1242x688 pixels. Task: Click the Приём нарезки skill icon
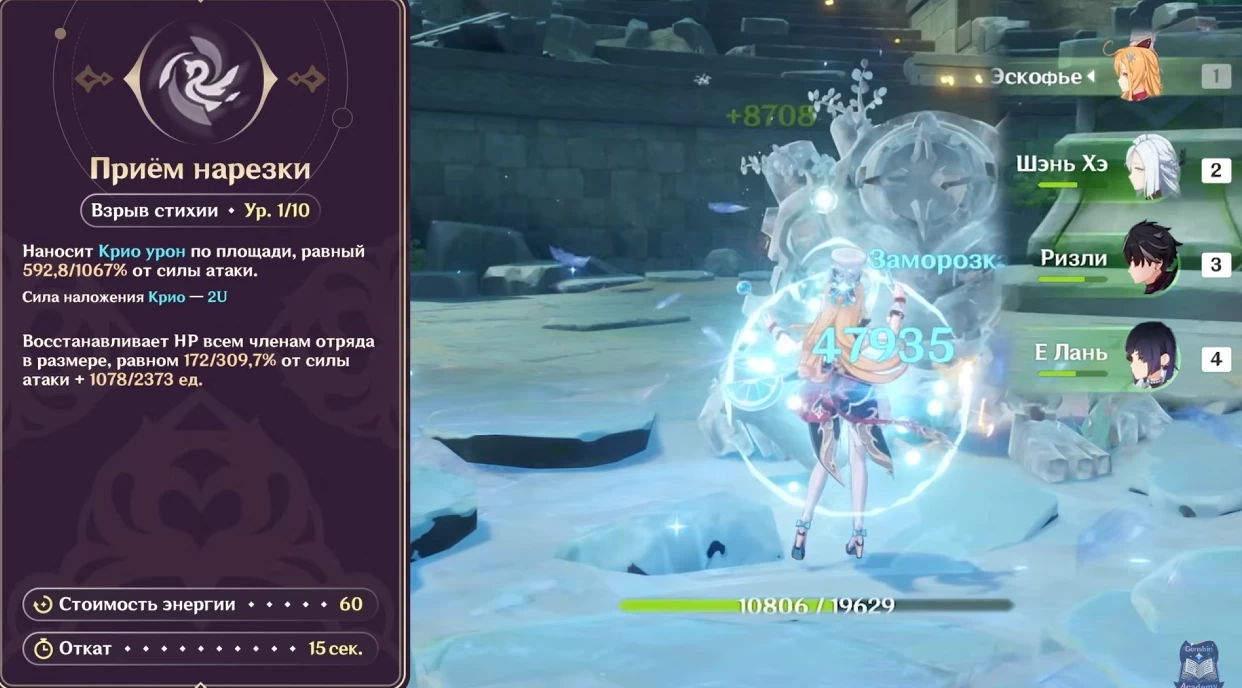click(202, 78)
